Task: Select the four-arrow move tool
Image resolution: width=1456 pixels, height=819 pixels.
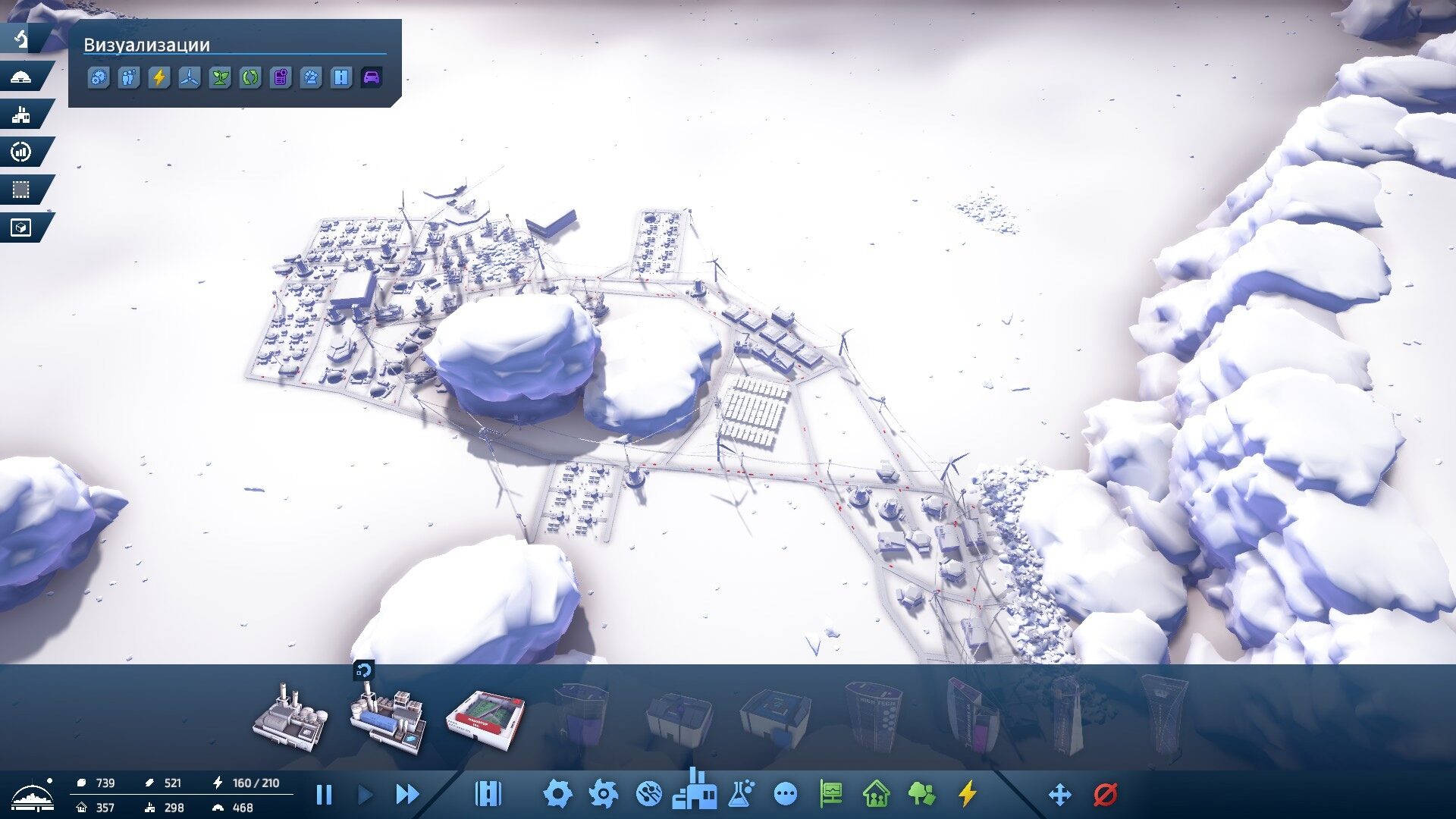Action: (1059, 795)
